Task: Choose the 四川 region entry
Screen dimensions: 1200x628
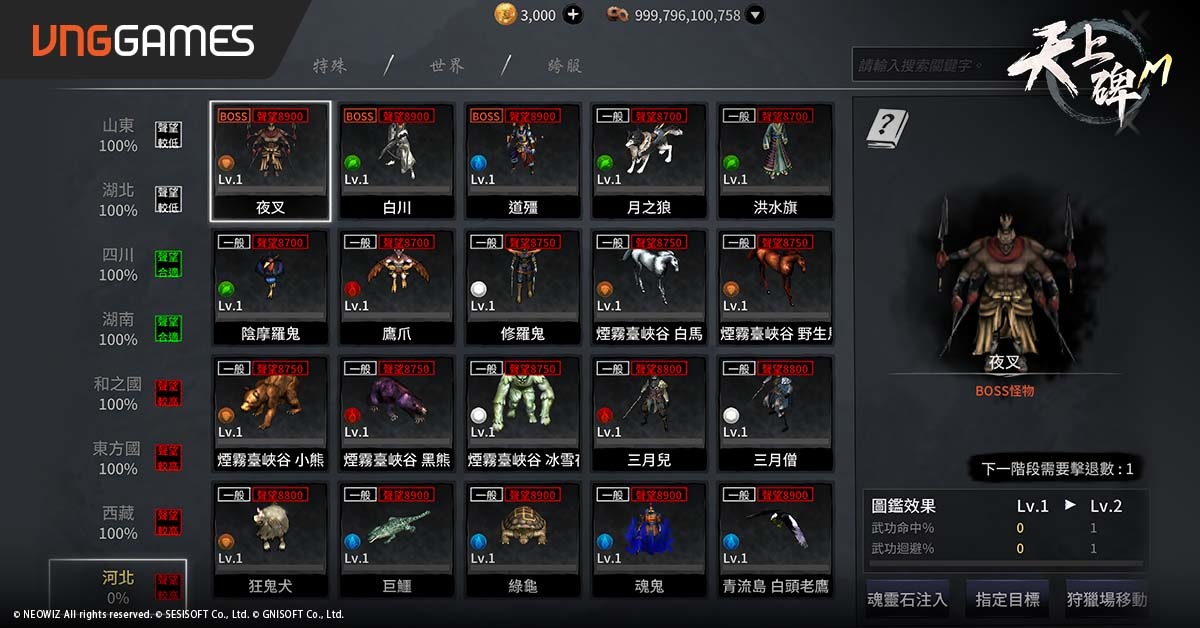Action: (x=118, y=265)
